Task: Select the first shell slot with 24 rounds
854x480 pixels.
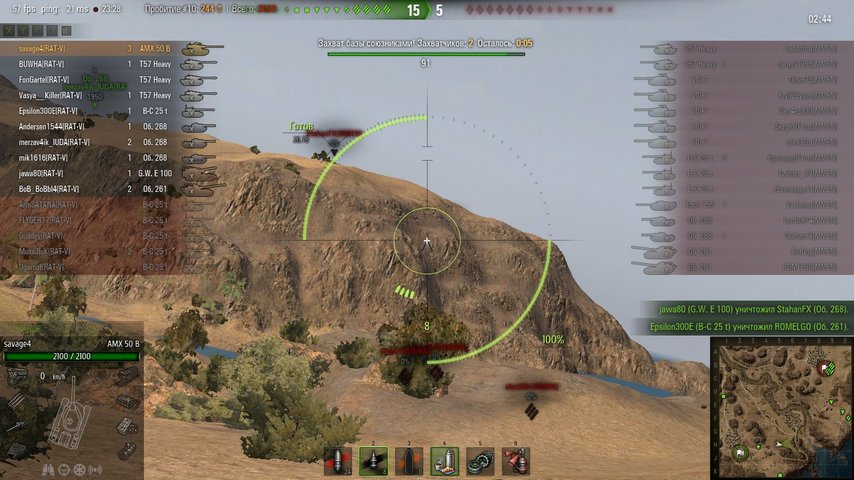Action: click(337, 461)
